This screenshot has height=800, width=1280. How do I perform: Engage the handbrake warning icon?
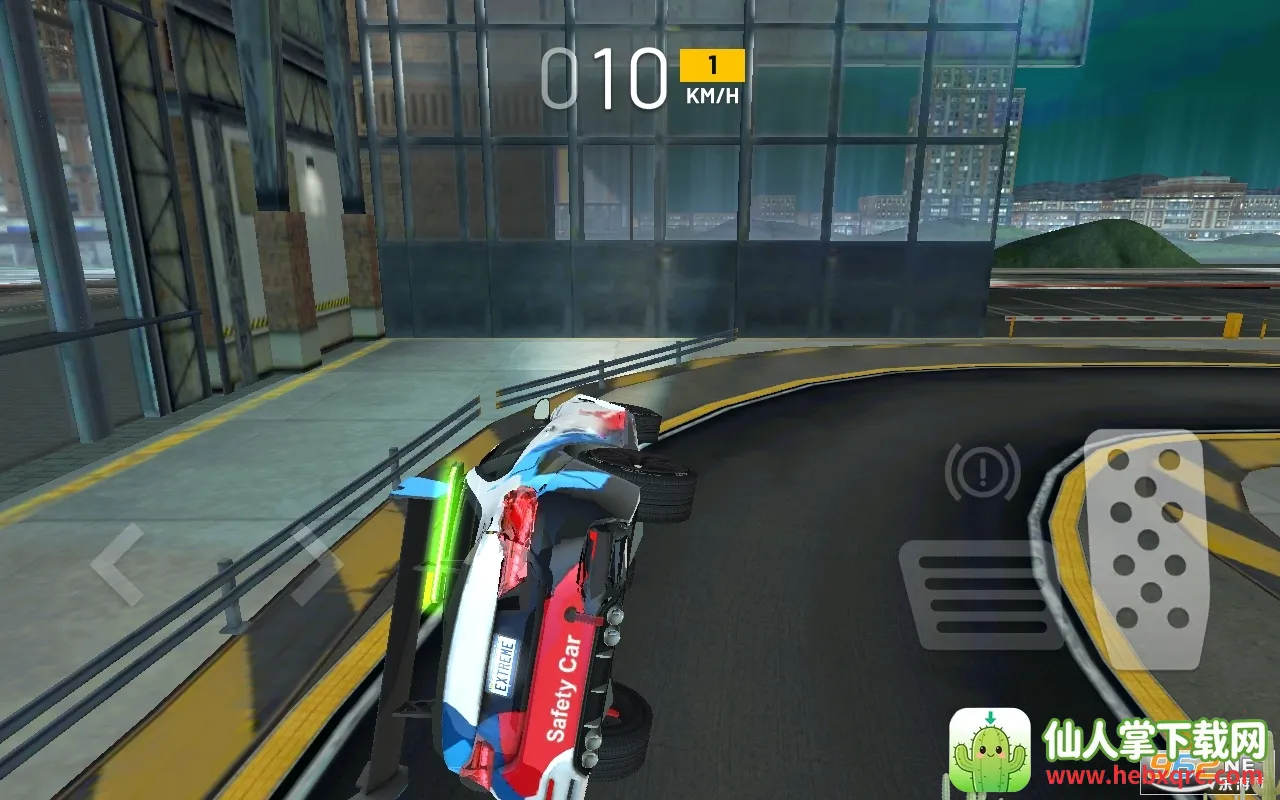(982, 471)
